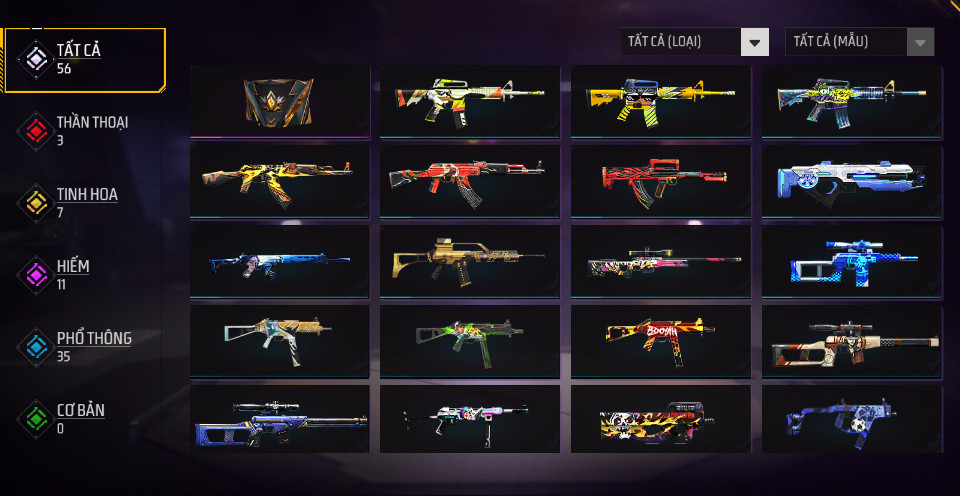The height and width of the screenshot is (496, 960).
Task: Open the Tất Cả (Loại) dropdown
Action: pos(694,42)
